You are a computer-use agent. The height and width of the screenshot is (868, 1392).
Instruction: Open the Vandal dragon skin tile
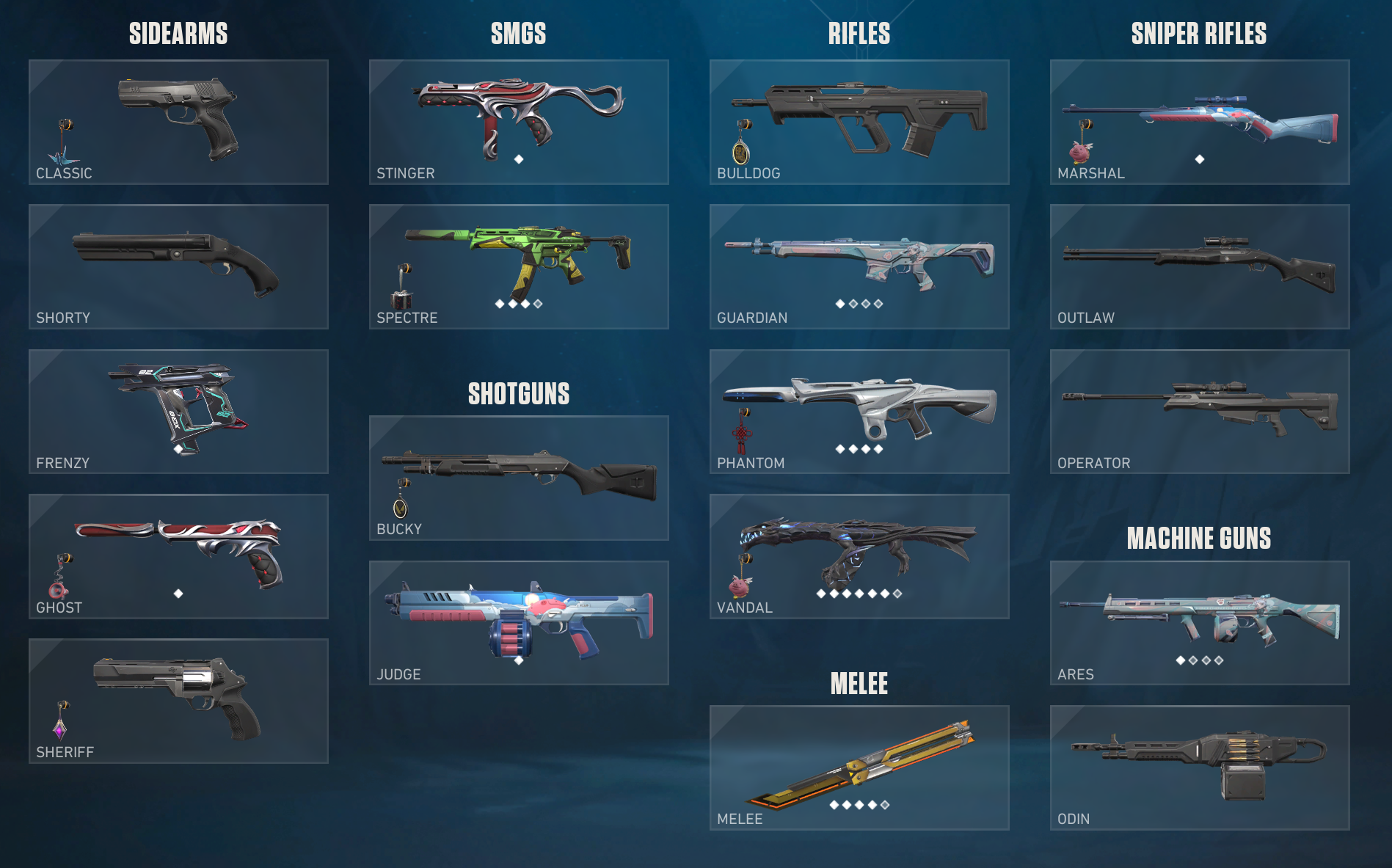click(x=859, y=556)
